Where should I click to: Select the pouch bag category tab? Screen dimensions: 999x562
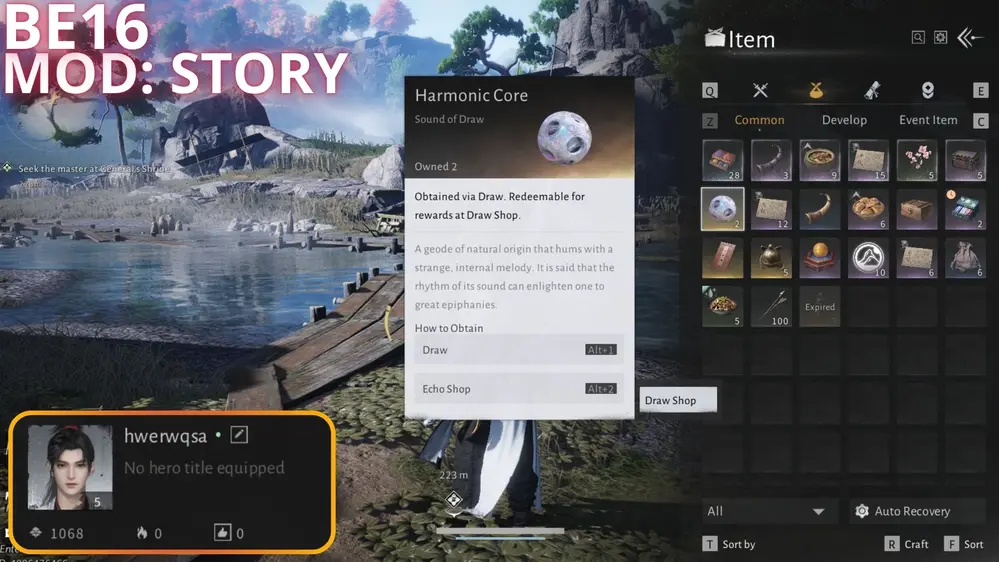[x=816, y=91]
